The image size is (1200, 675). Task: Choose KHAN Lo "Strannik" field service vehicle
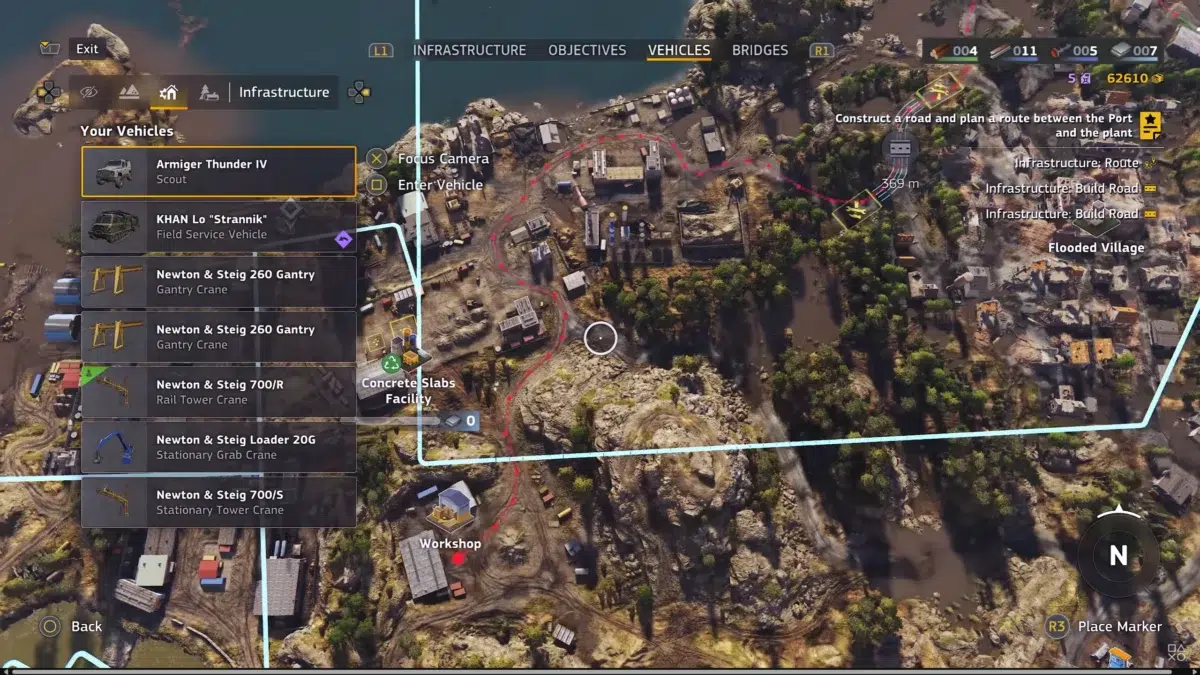(x=219, y=227)
